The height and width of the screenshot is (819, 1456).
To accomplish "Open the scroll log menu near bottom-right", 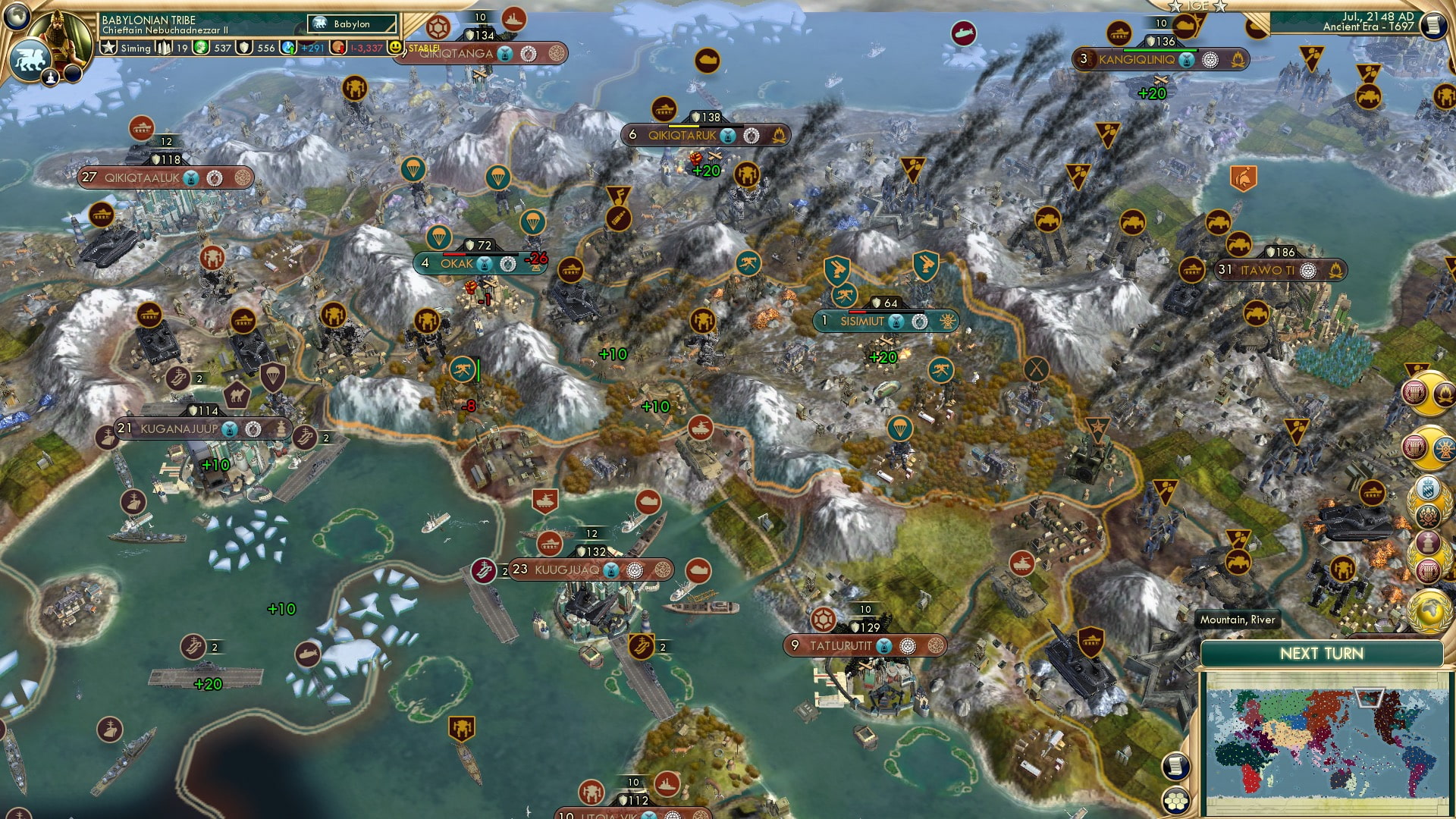I will tap(1177, 766).
